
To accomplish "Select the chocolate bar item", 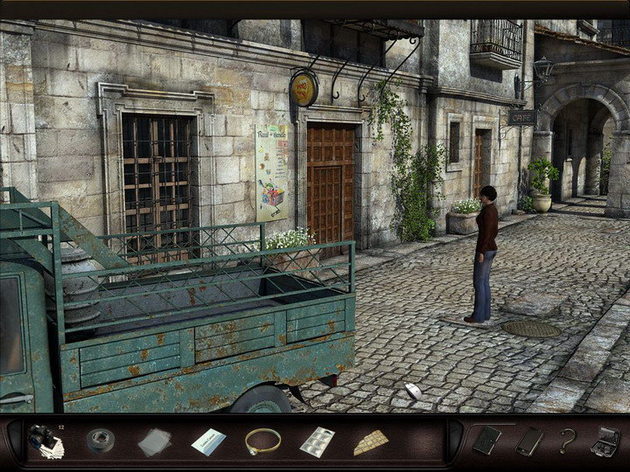I will [371, 441].
